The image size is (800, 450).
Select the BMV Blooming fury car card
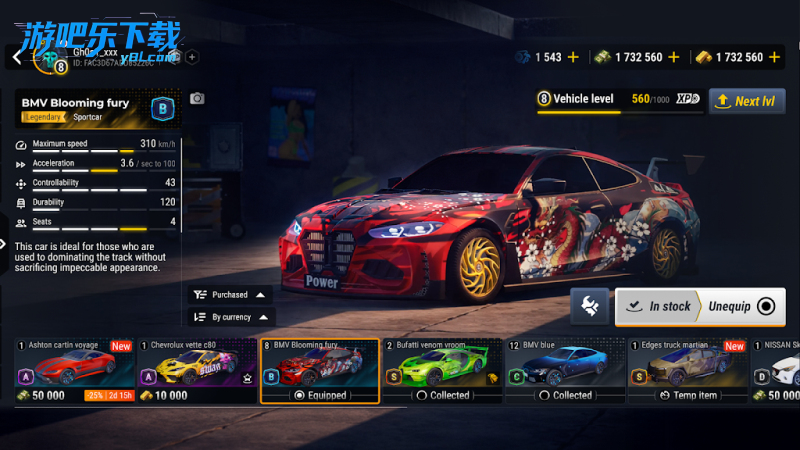click(x=320, y=370)
